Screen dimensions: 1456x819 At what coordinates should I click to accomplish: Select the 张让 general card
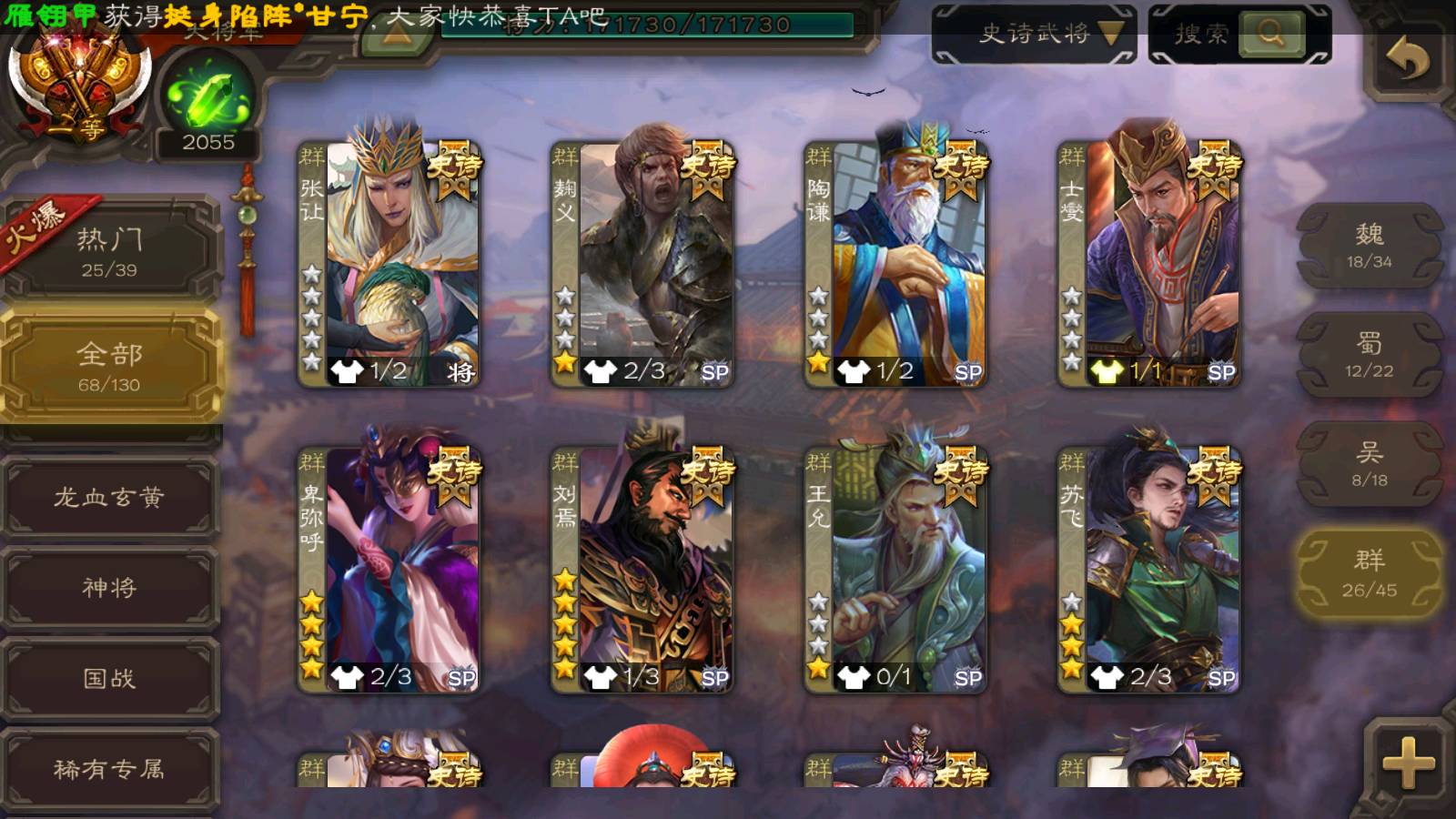click(389, 264)
